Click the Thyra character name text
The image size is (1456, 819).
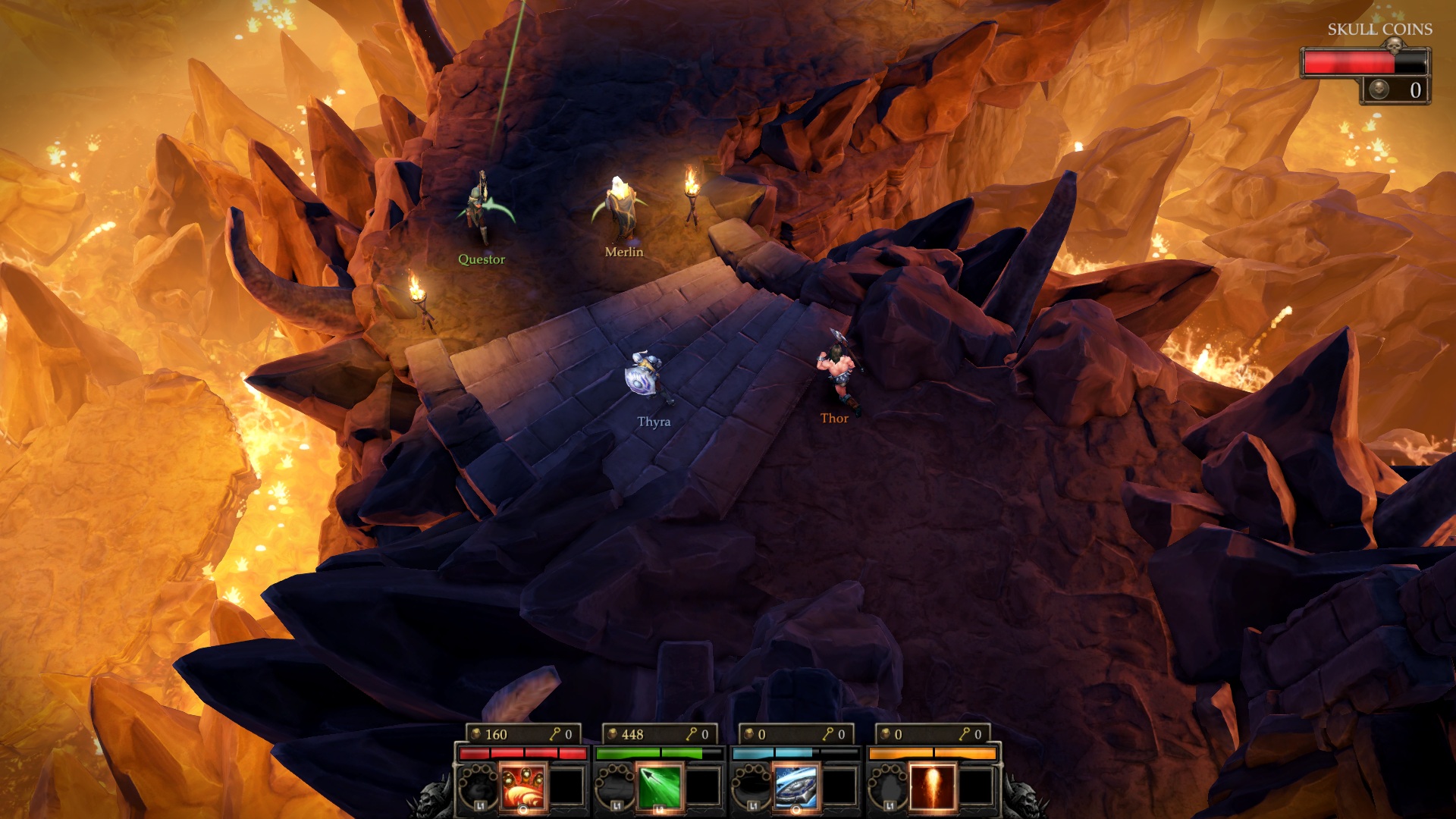(653, 419)
